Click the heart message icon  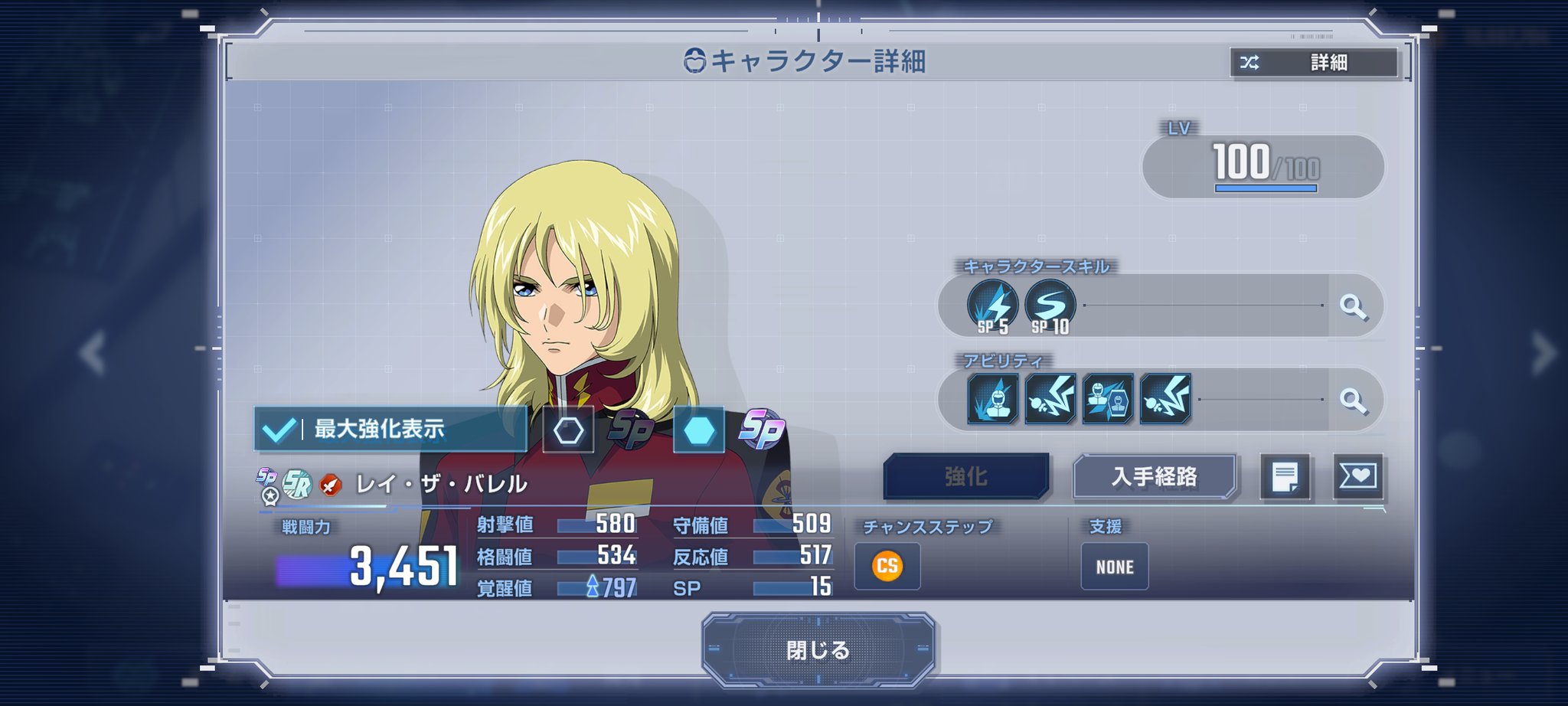[x=1358, y=476]
